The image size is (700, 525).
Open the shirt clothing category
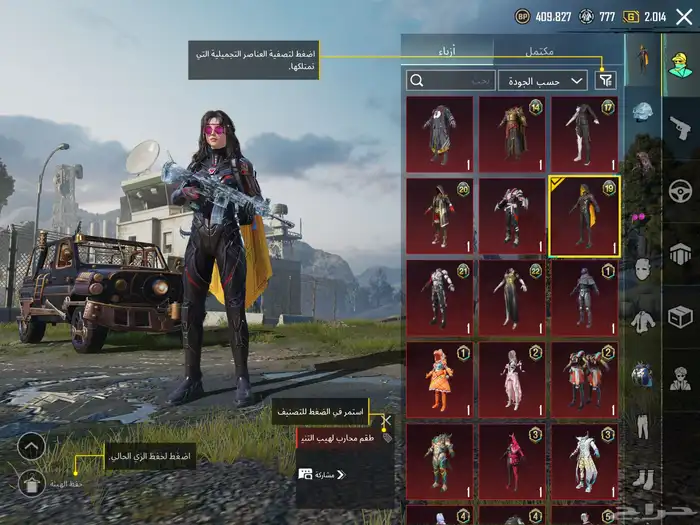(643, 322)
